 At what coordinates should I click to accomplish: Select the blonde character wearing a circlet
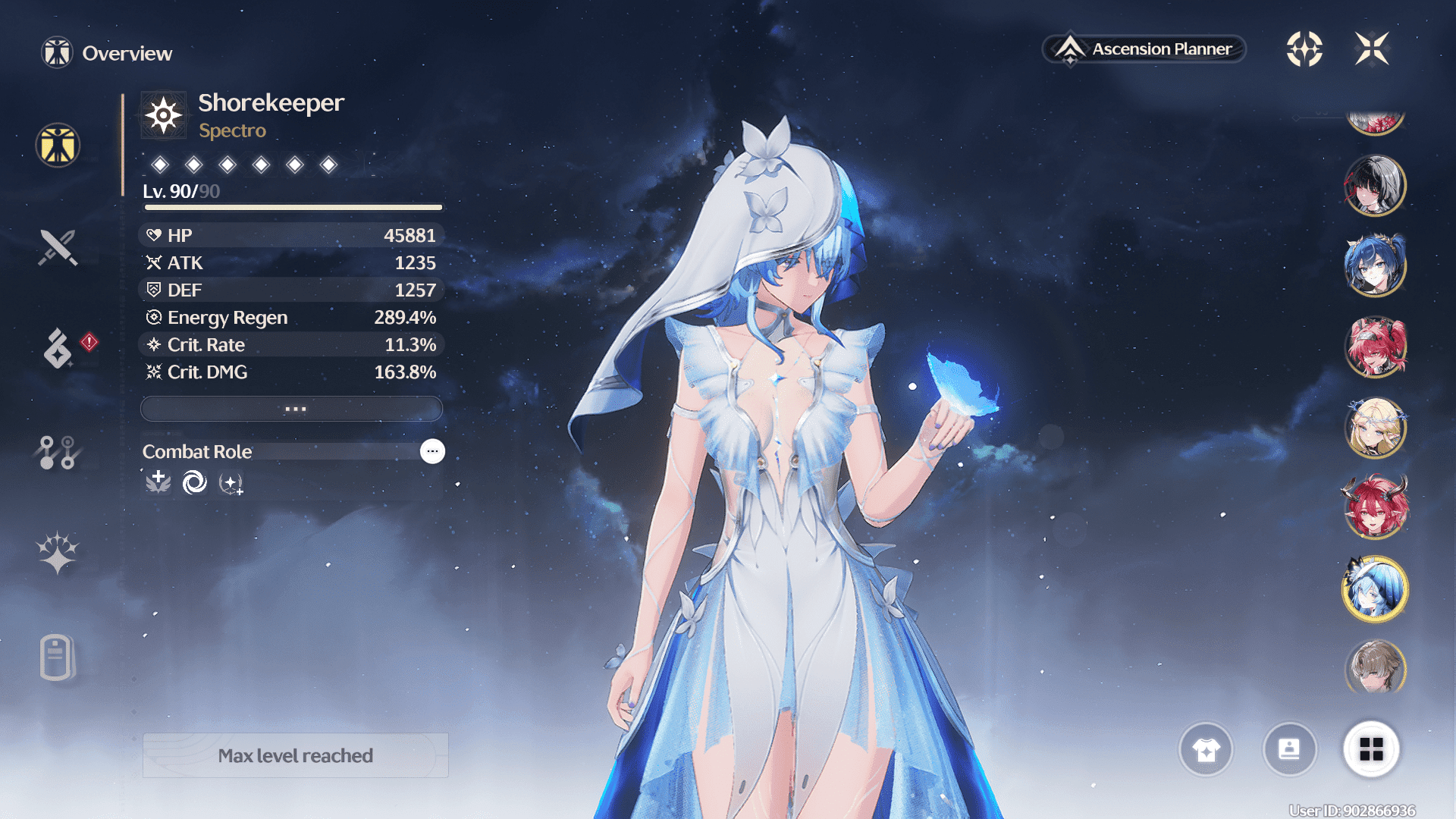pyautogui.click(x=1375, y=428)
